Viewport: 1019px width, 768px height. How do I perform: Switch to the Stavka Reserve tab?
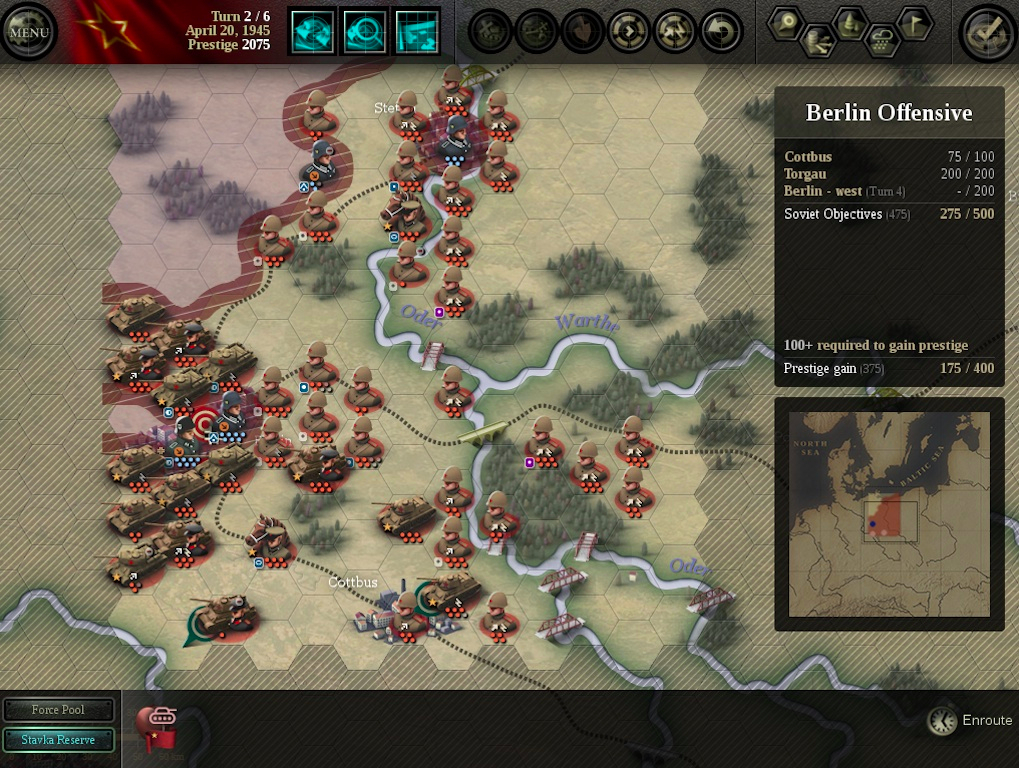click(58, 740)
